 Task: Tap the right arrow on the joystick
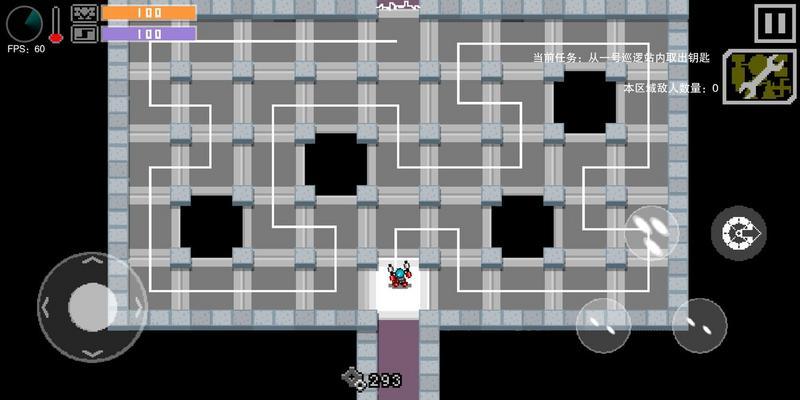[x=137, y=307]
